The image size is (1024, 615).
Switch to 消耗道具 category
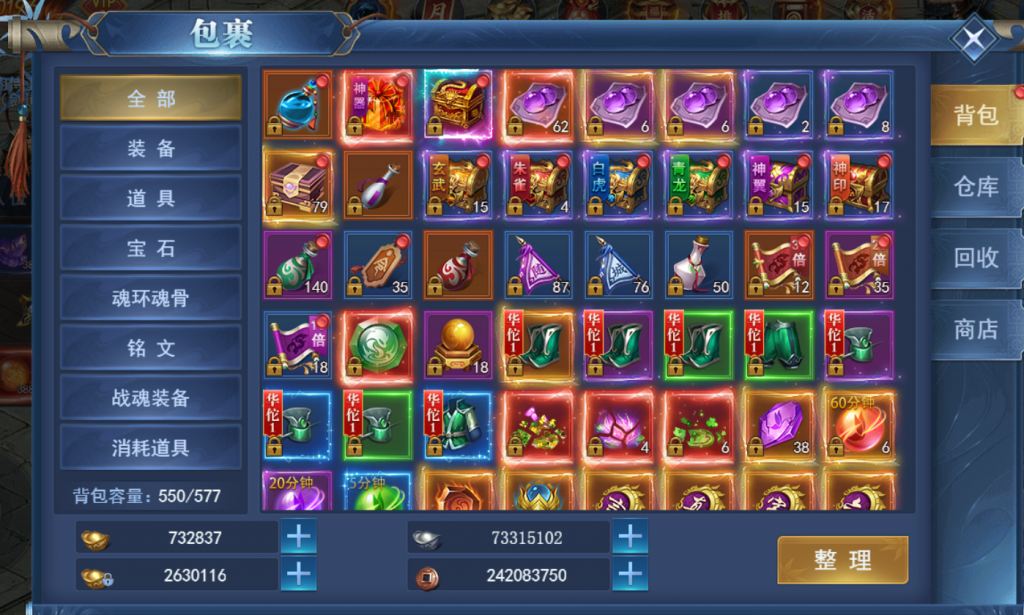[151, 447]
